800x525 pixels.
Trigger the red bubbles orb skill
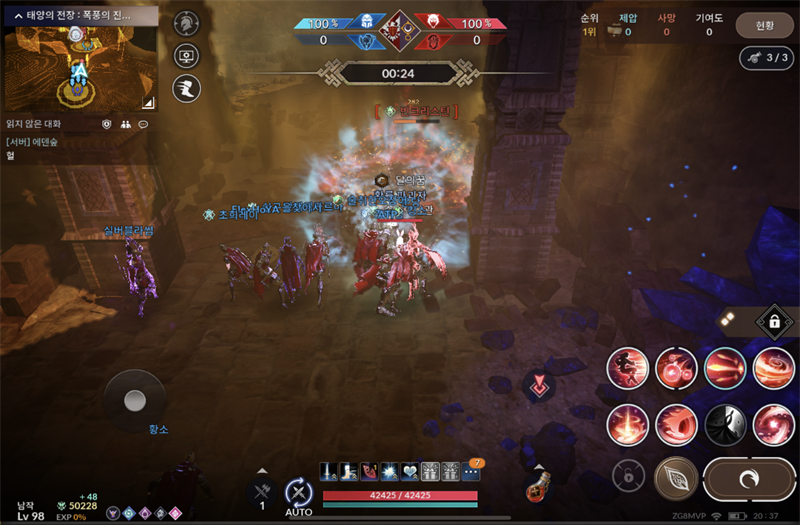coord(676,368)
